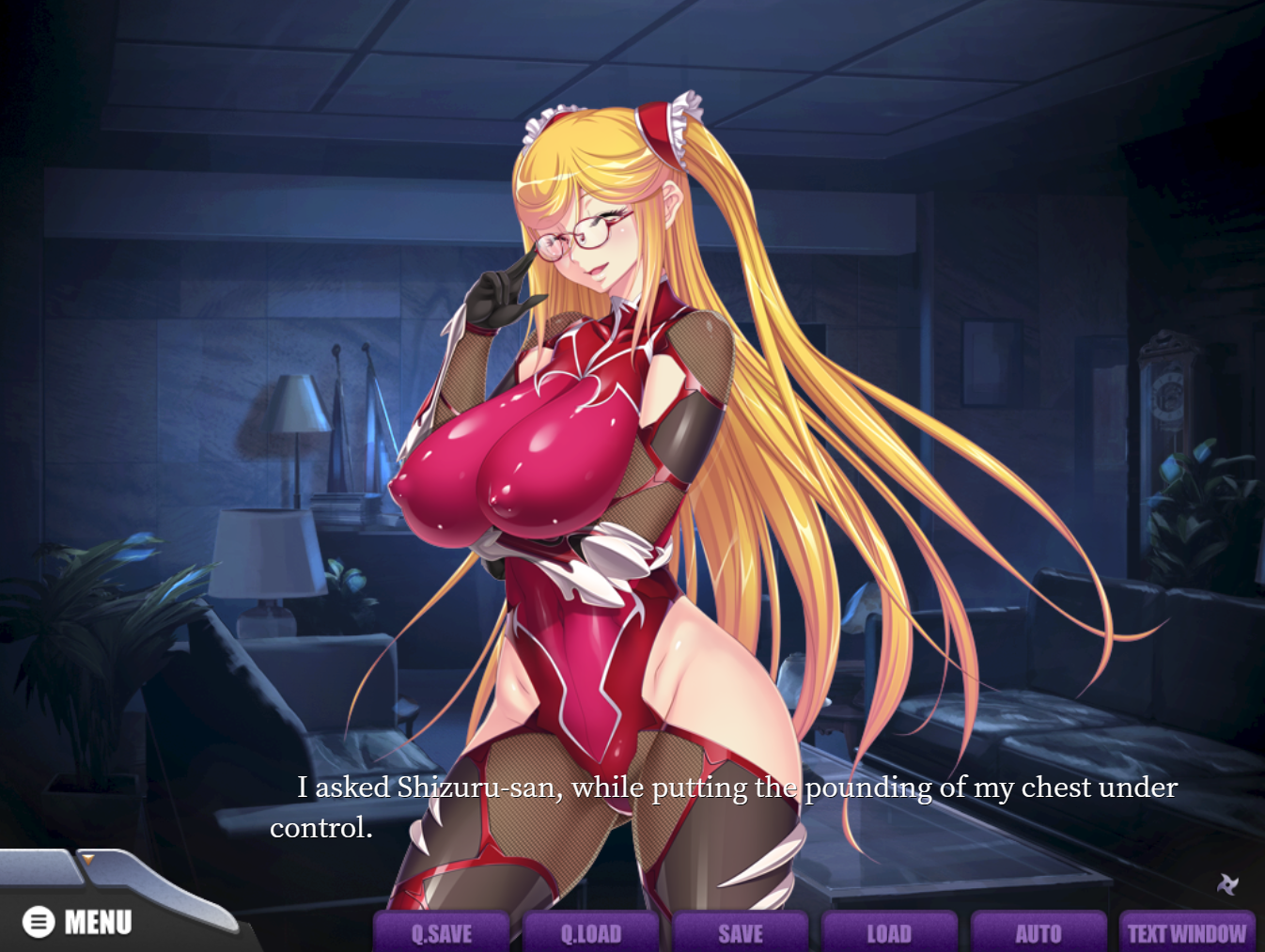
Task: Open the MENU button
Action: [x=78, y=922]
